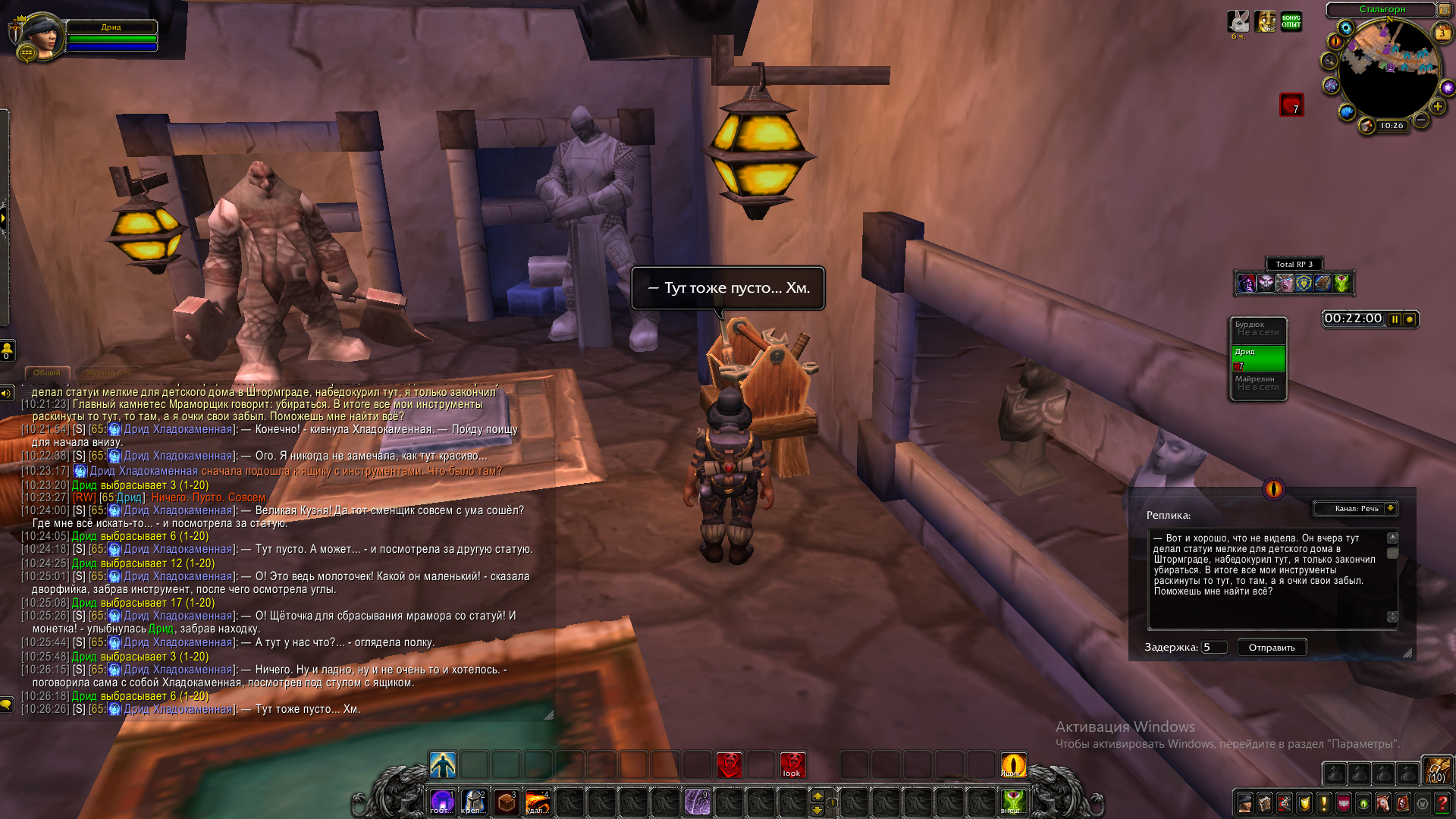
Task: Use the fire ability in slot 4
Action: (x=537, y=802)
